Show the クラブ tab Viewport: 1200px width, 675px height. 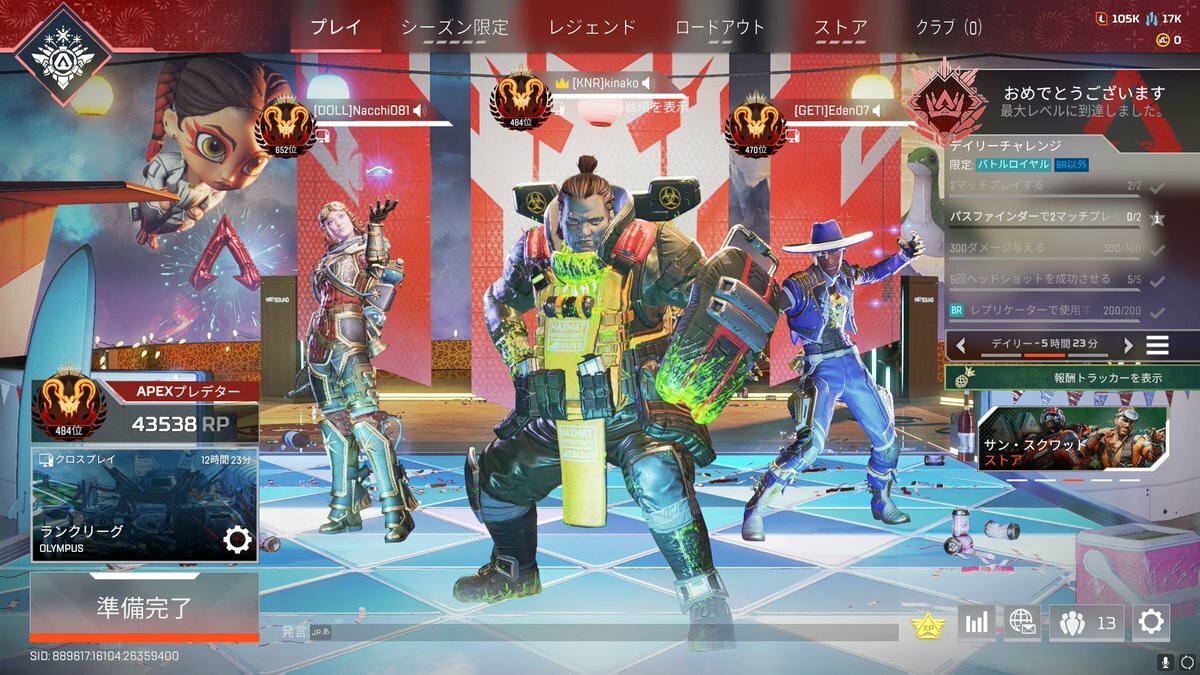click(948, 28)
